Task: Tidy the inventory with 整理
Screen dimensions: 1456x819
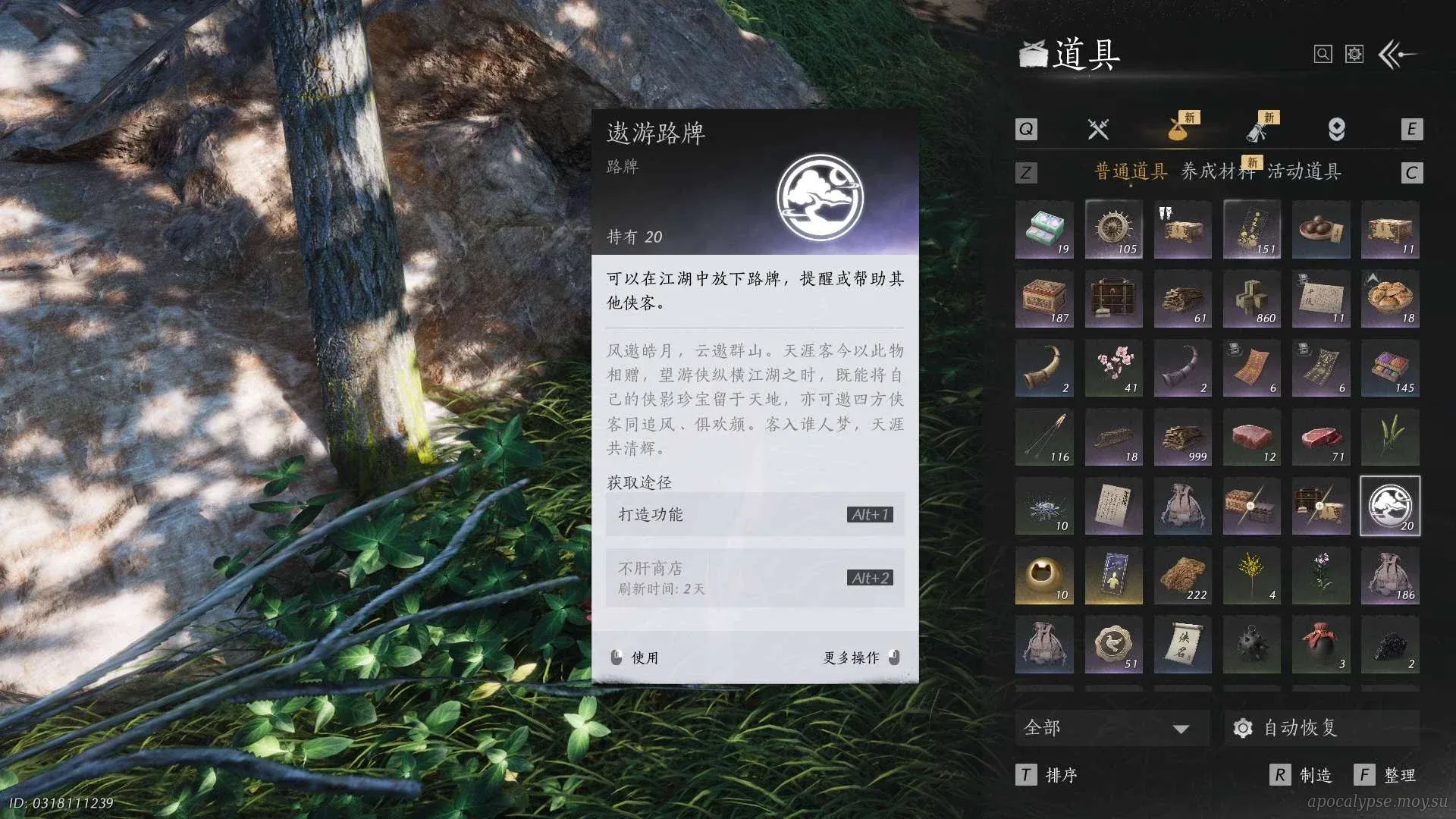Action: [1387, 775]
